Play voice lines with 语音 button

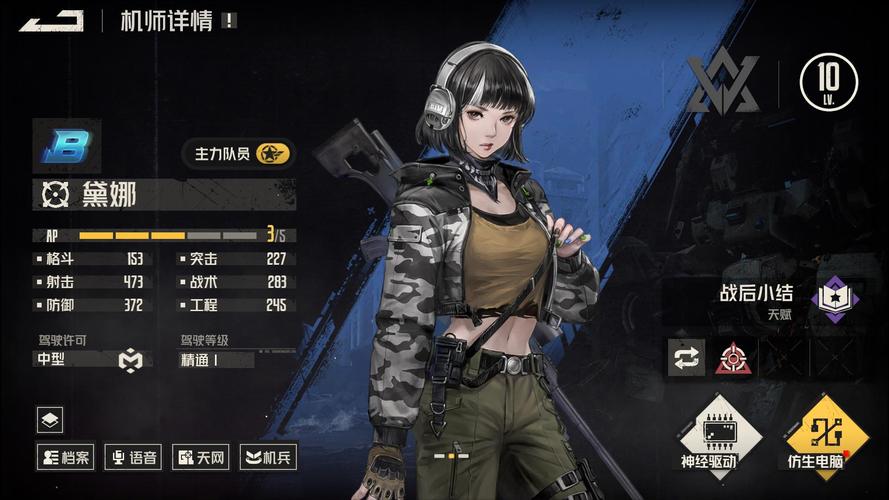pos(134,458)
